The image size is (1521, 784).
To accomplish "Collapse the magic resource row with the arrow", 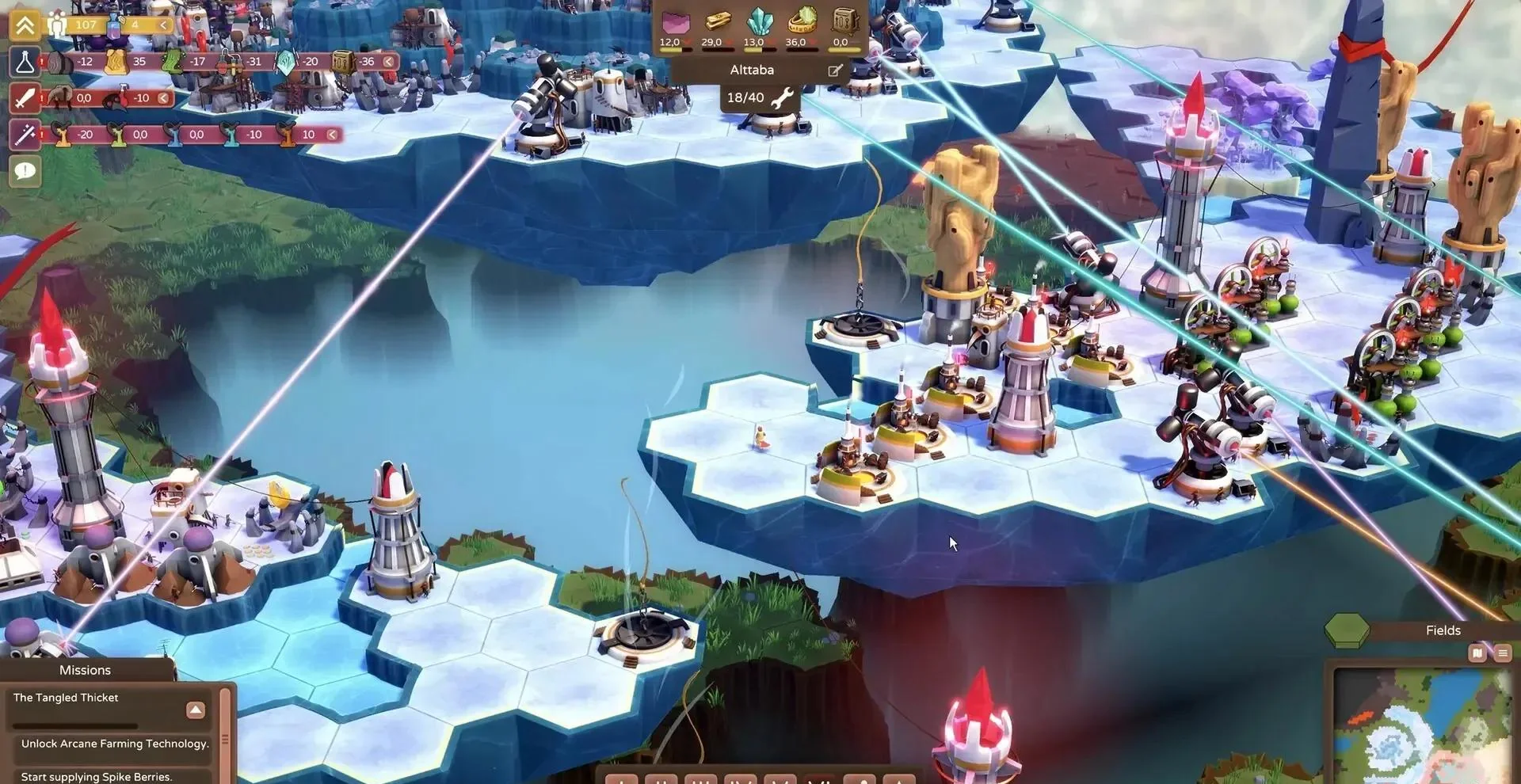I will click(330, 135).
